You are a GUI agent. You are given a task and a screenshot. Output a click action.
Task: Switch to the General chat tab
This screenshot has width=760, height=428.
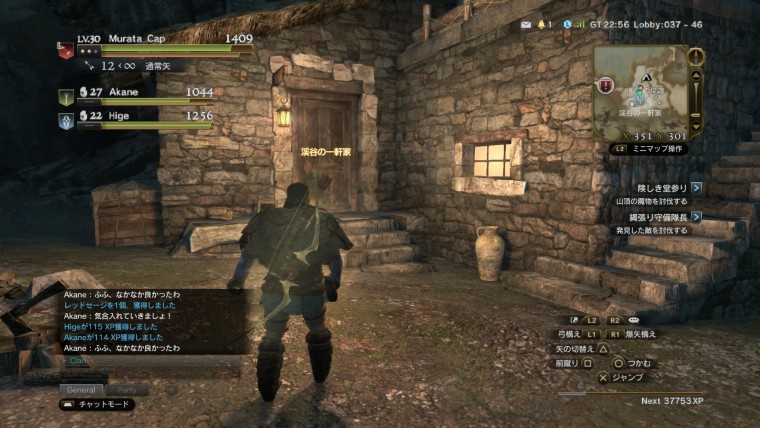(81, 389)
